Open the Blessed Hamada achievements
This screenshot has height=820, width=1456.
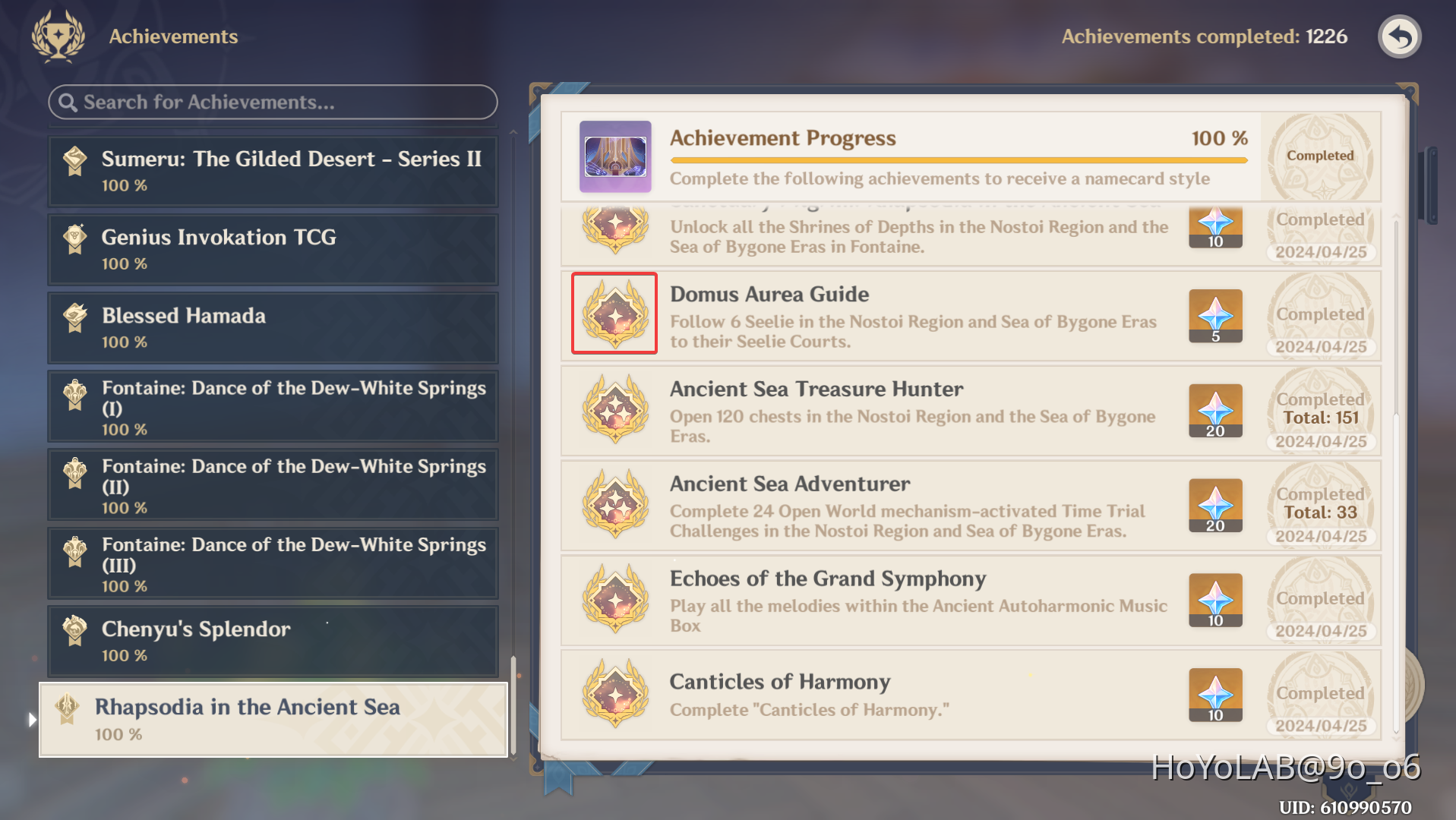(x=272, y=327)
